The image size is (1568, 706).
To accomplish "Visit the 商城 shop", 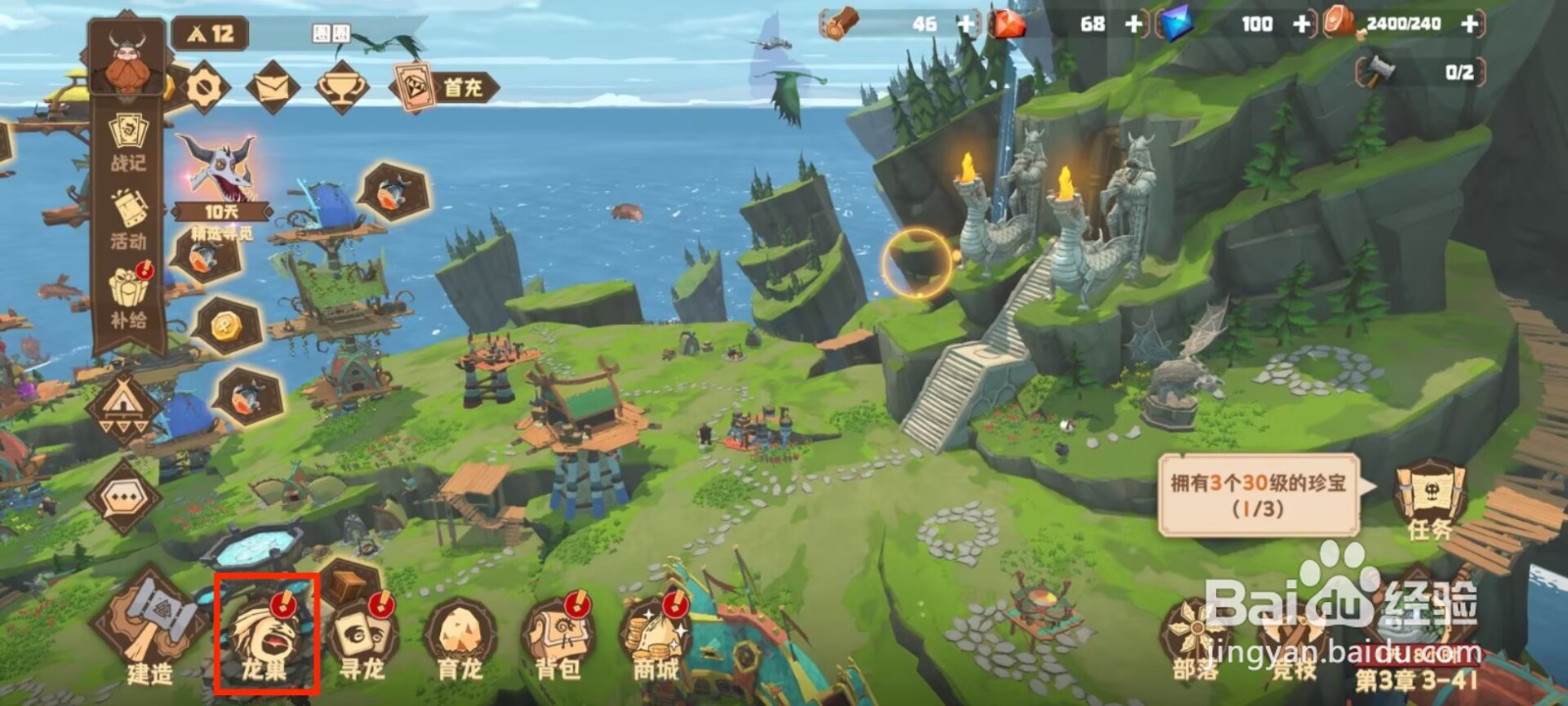I will (655, 638).
